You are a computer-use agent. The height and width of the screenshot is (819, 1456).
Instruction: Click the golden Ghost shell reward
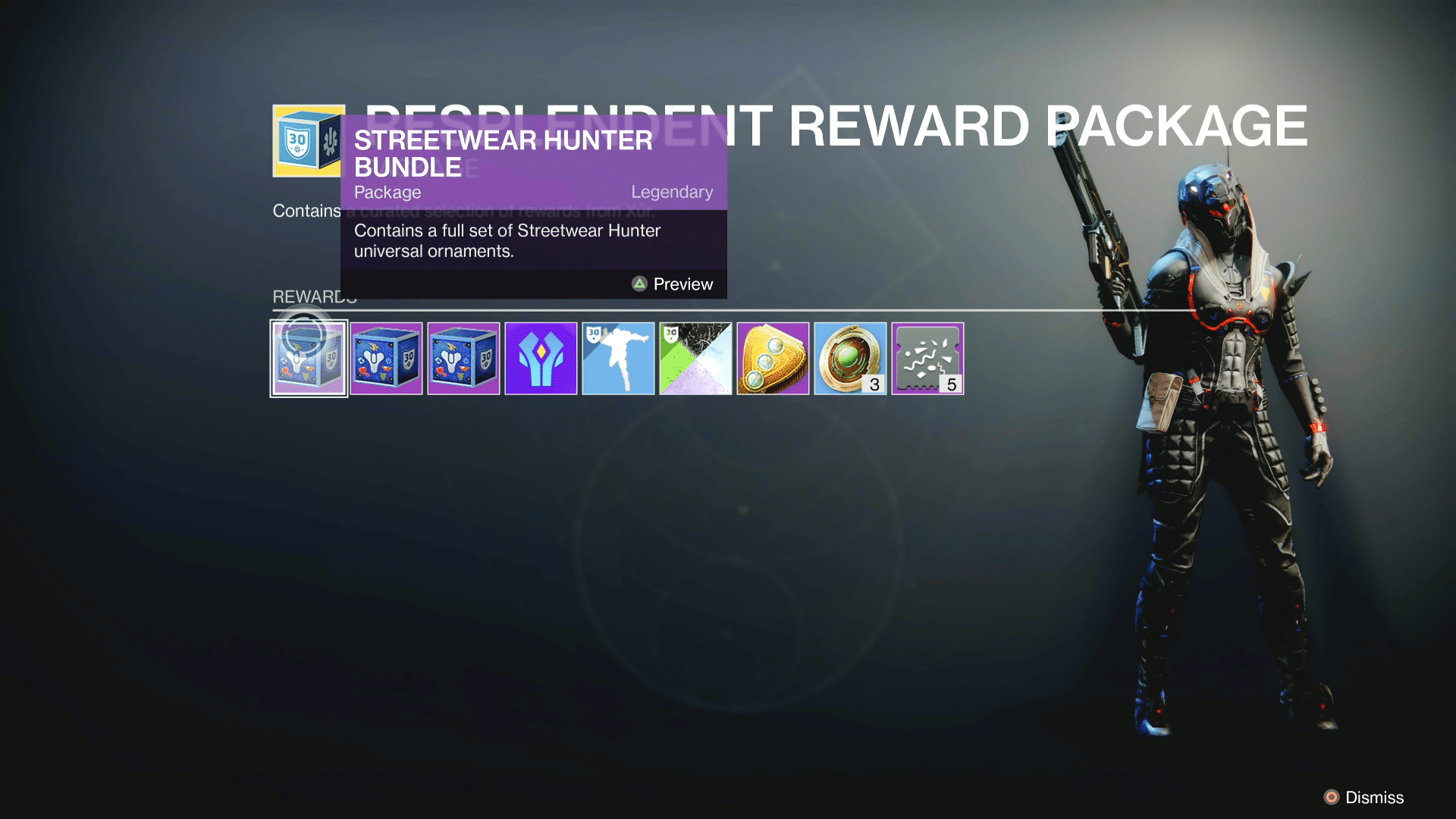(x=773, y=357)
